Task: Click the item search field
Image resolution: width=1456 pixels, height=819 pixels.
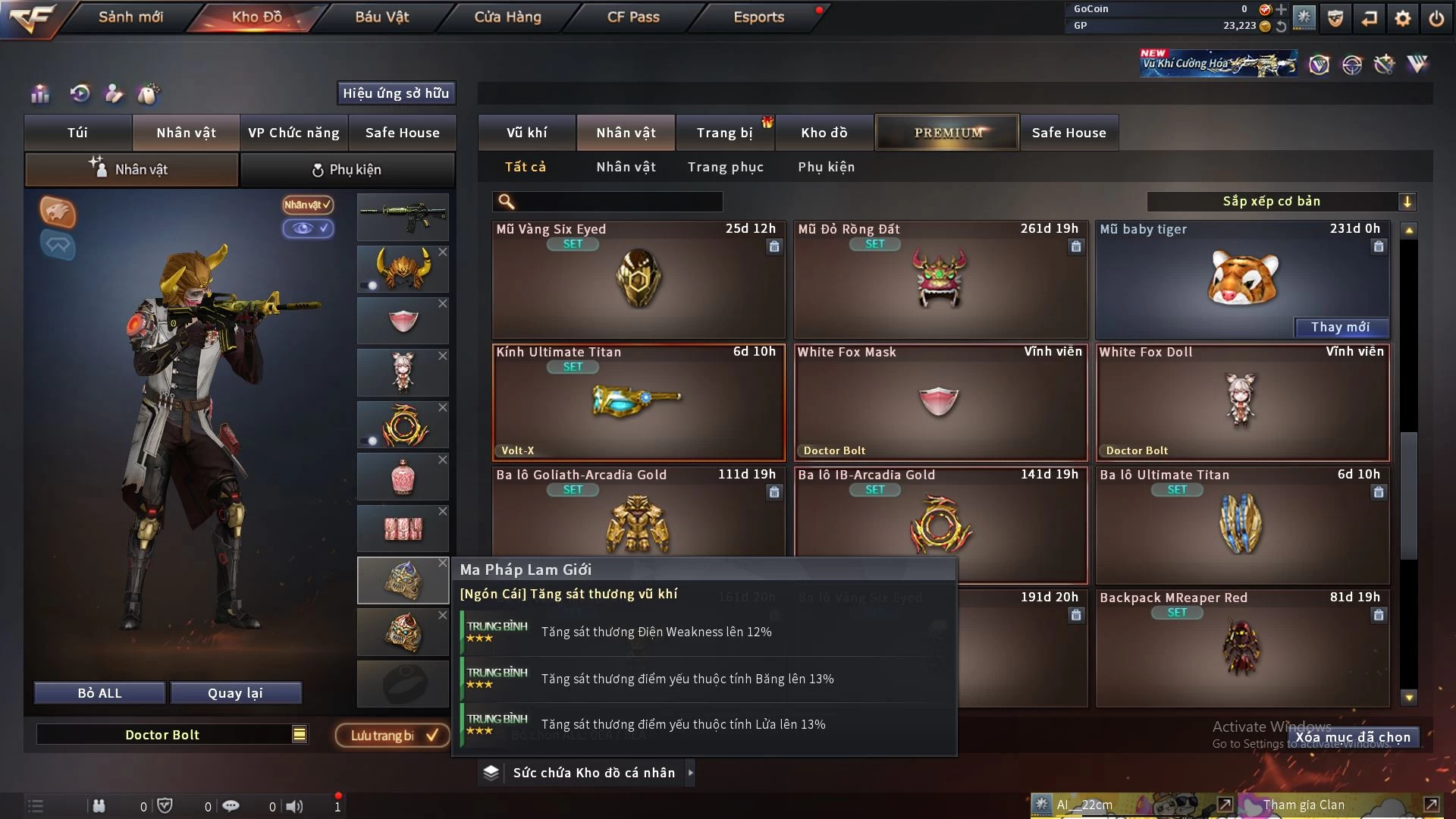Action: [x=618, y=202]
